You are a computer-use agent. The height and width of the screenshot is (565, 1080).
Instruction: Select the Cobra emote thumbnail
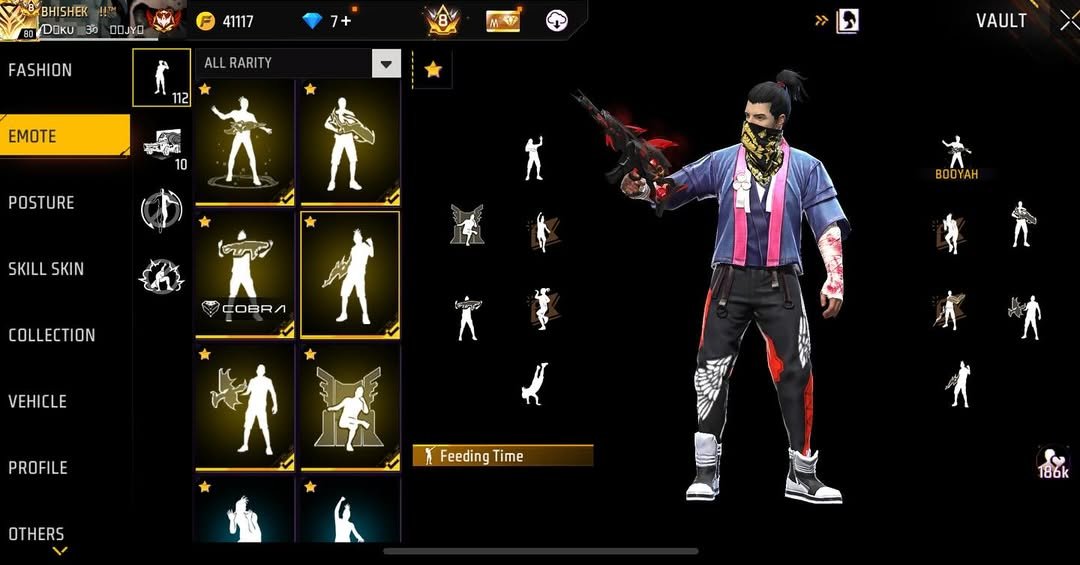(x=245, y=275)
